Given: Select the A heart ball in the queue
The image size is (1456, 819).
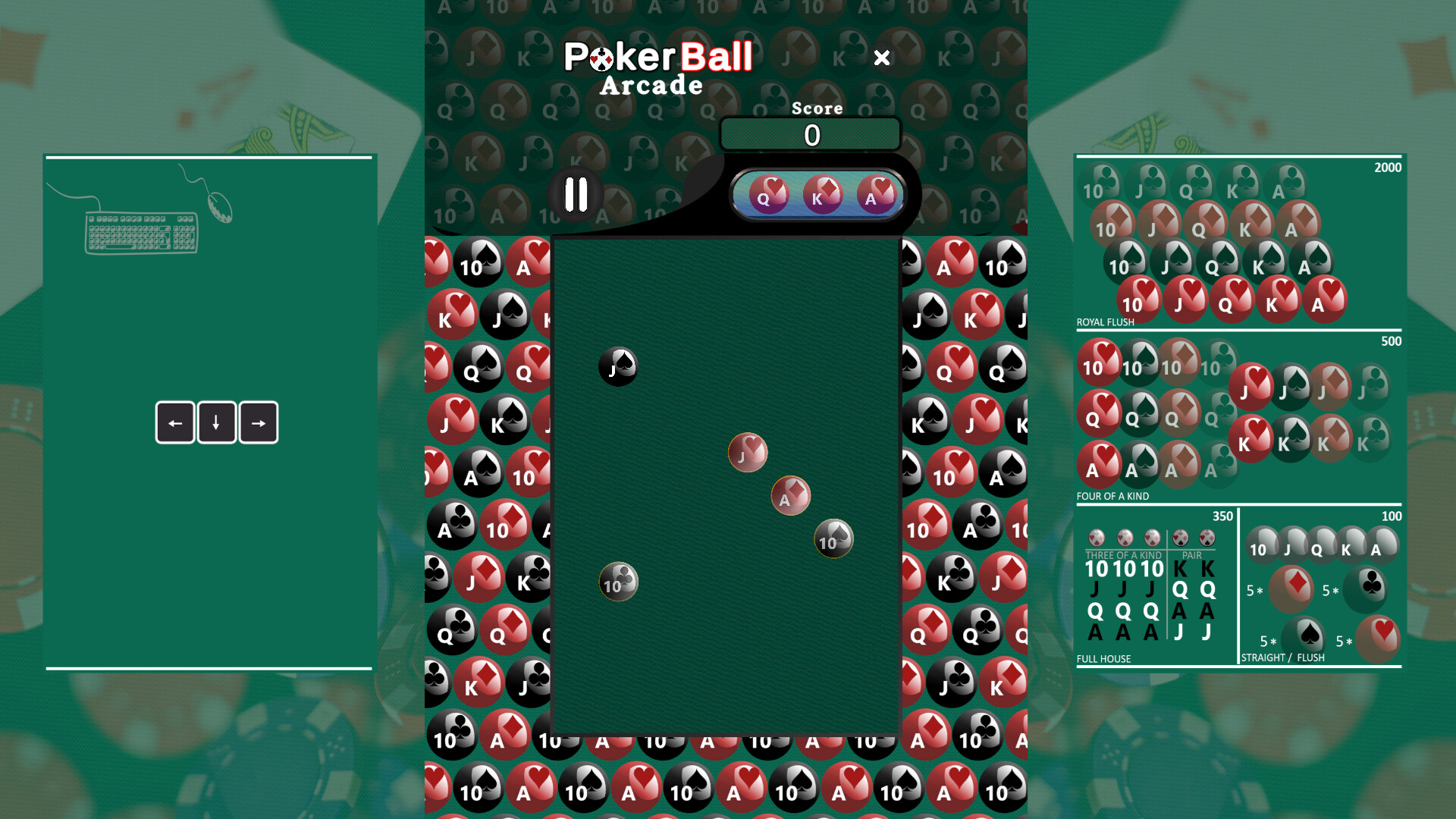Looking at the screenshot, I should tap(874, 195).
